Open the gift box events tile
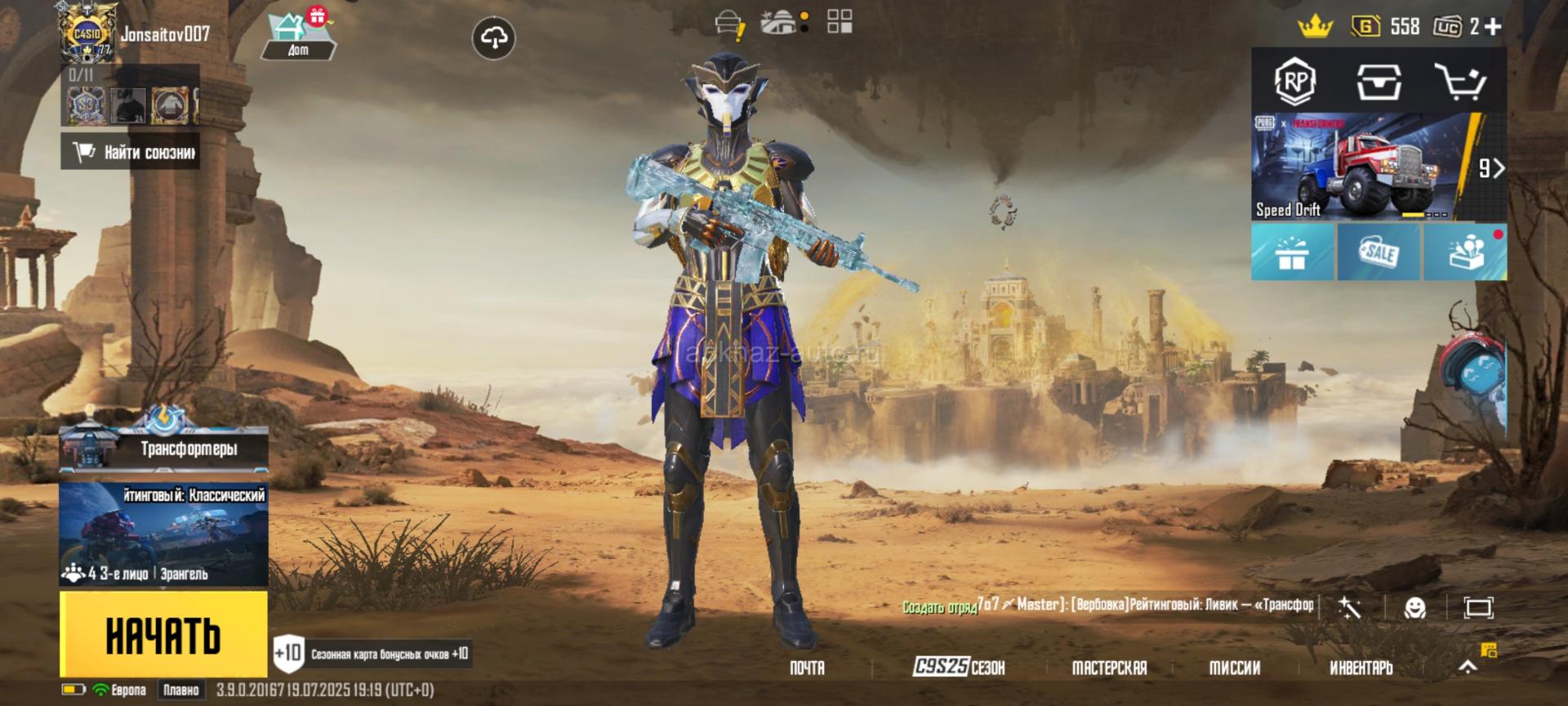 (1292, 252)
